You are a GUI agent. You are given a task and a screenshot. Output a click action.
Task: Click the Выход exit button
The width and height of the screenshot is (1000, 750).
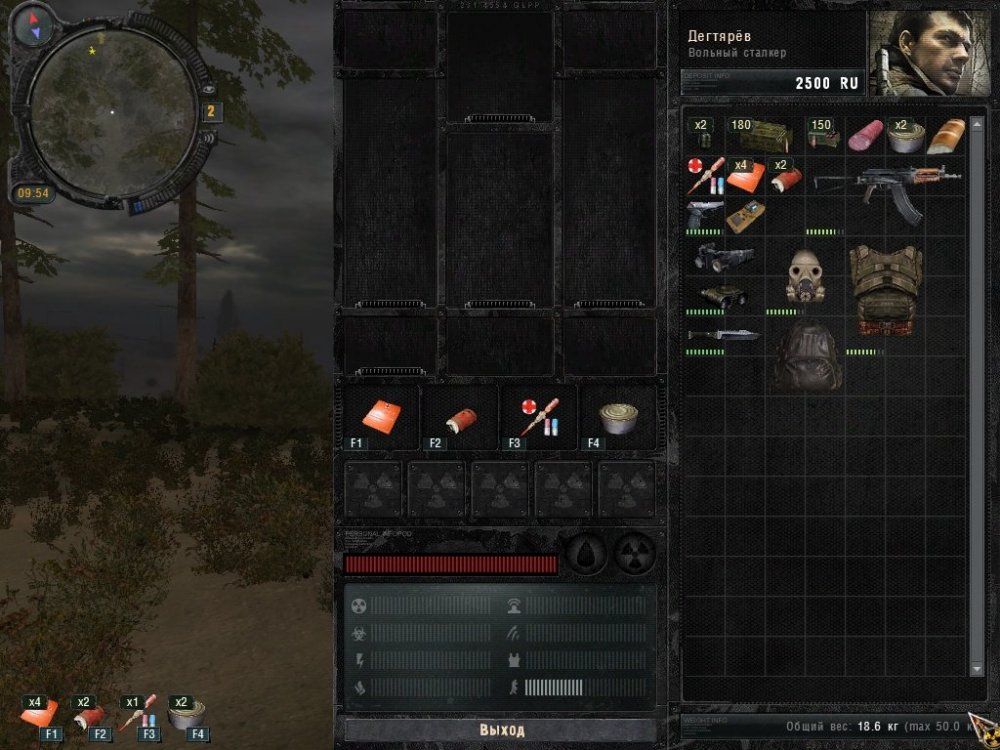tap(500, 730)
